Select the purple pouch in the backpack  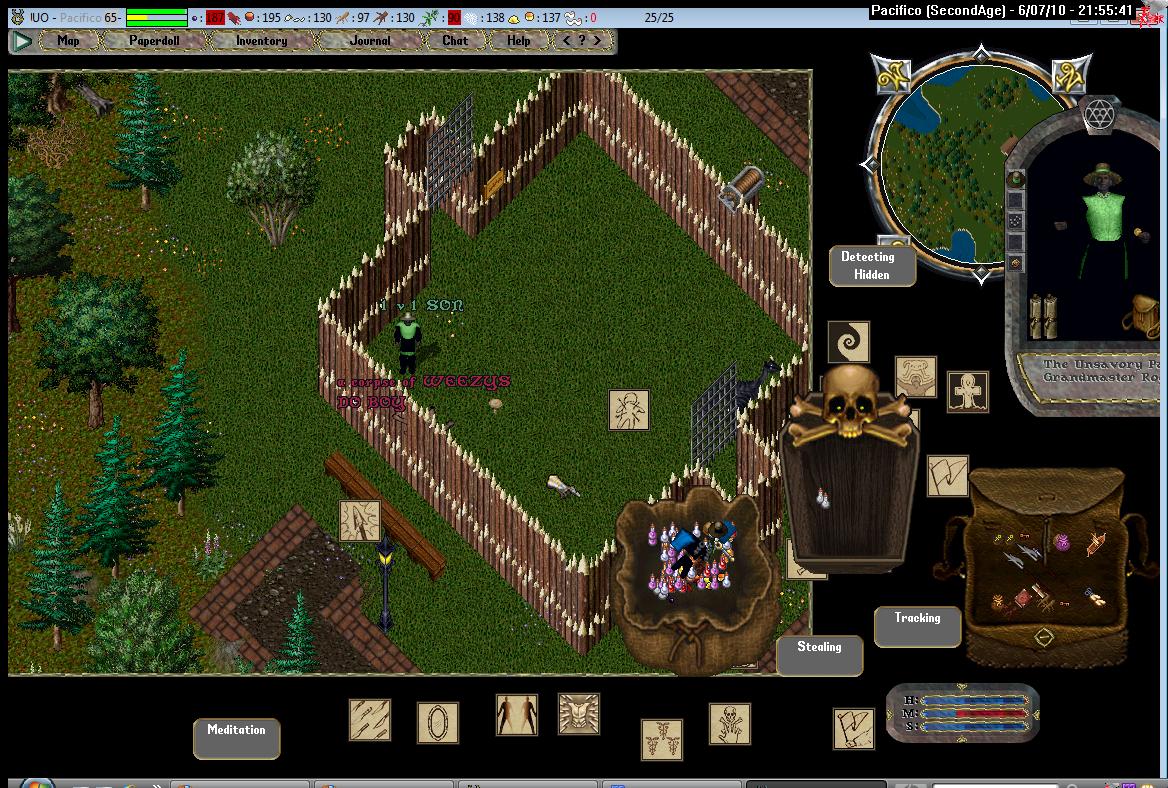click(1063, 541)
